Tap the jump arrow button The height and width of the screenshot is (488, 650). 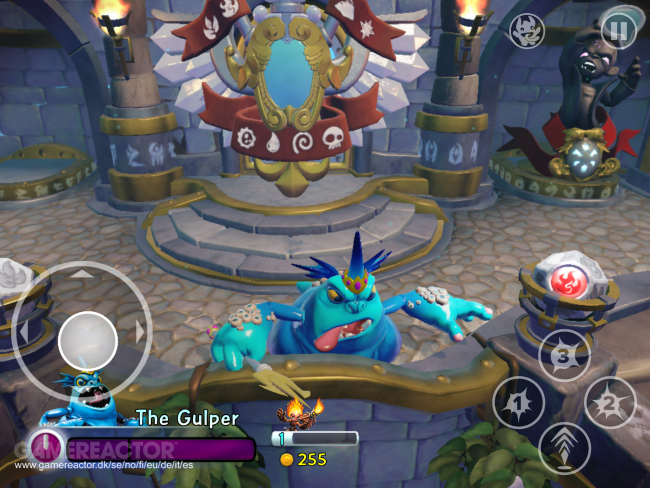564,448
